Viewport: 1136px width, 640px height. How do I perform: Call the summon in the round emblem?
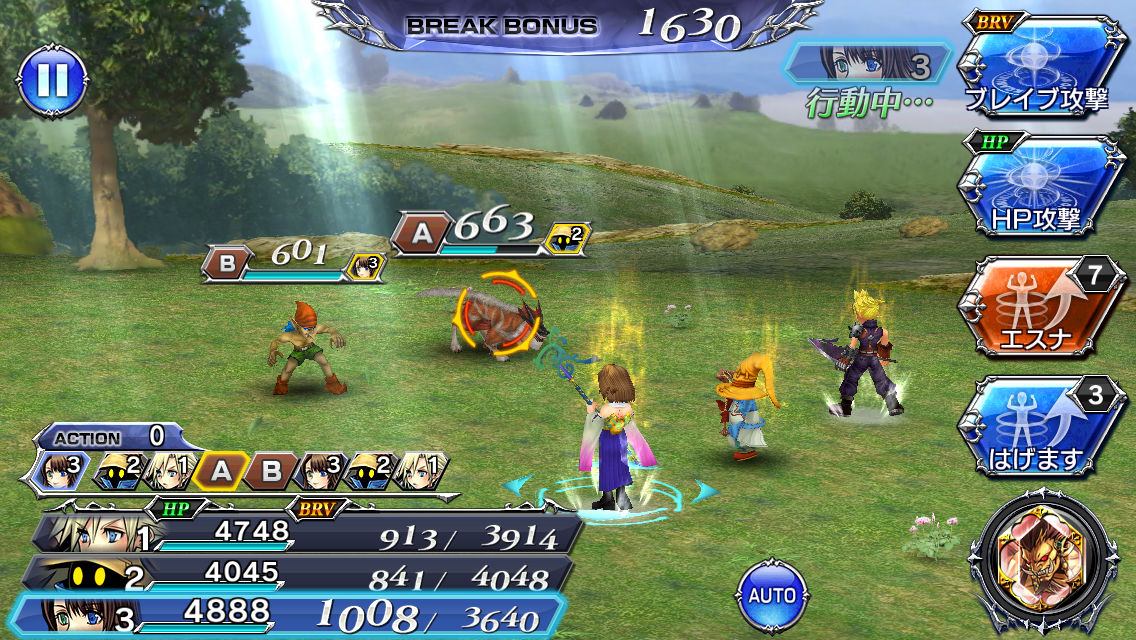(1049, 562)
